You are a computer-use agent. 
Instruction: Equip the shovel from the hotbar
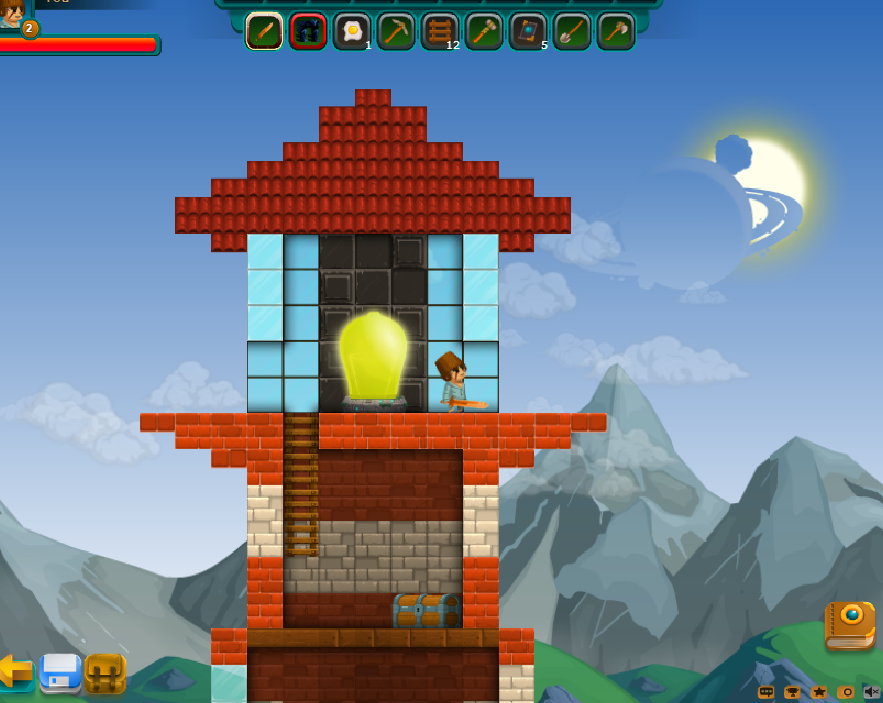(572, 31)
